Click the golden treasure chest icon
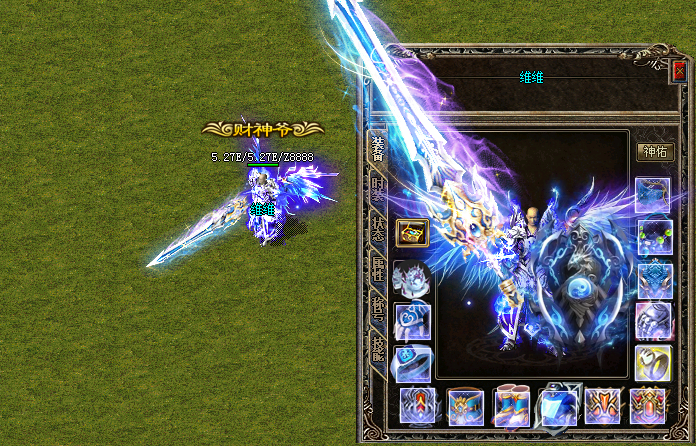This screenshot has width=696, height=446. point(410,233)
